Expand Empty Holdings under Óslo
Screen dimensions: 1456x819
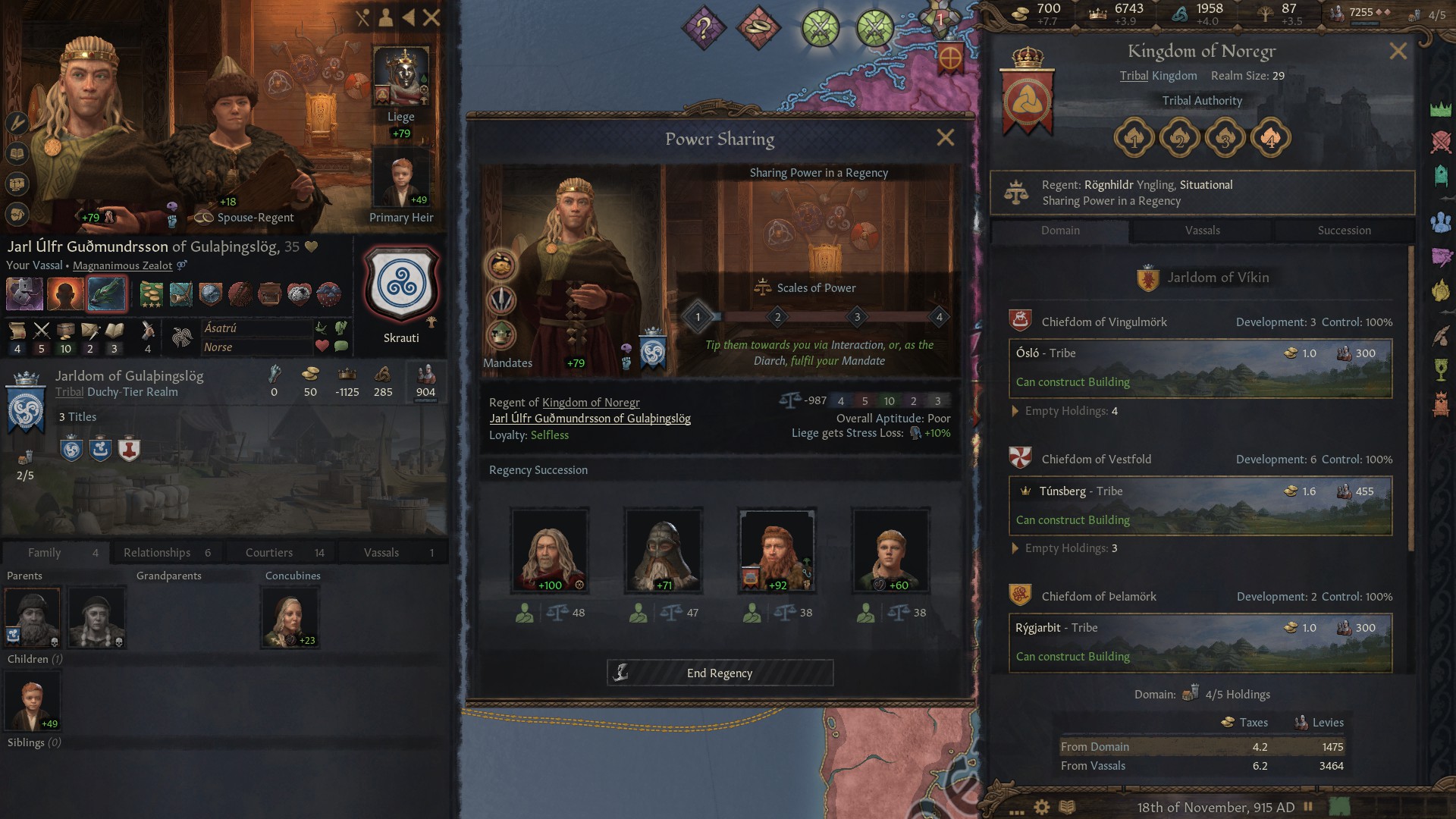pyautogui.click(x=1065, y=411)
